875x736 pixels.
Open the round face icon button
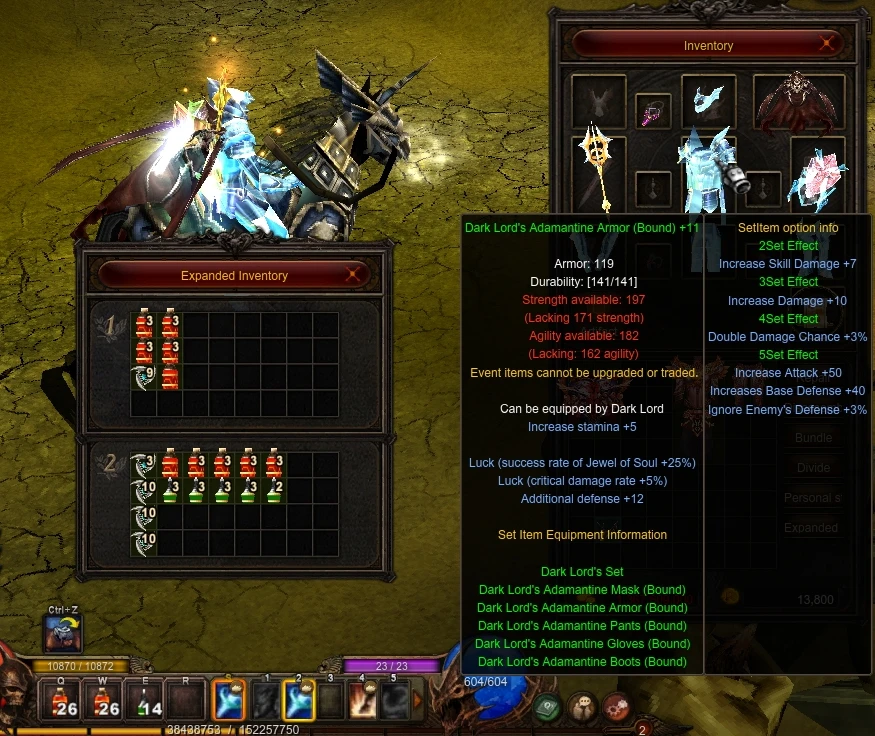(582, 707)
